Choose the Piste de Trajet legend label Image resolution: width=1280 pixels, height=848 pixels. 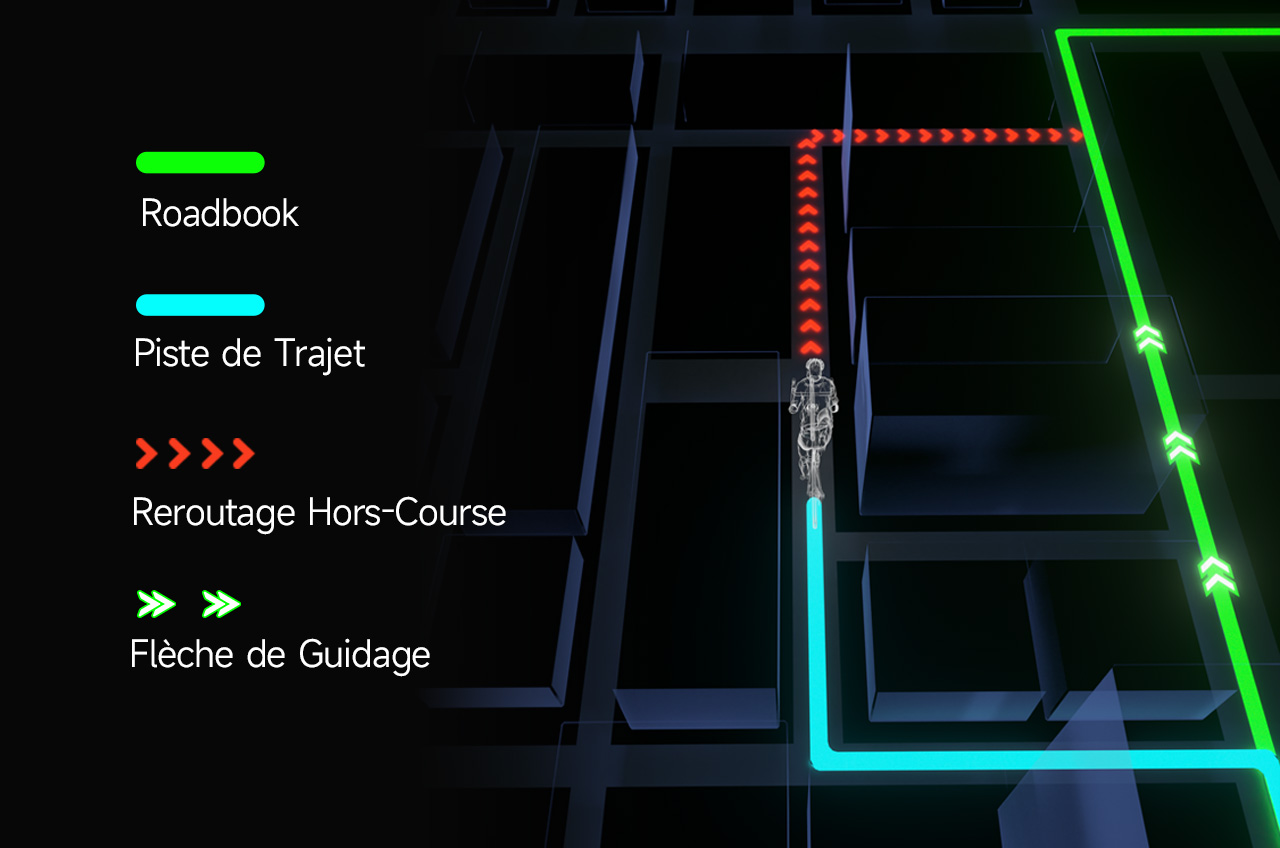(249, 354)
